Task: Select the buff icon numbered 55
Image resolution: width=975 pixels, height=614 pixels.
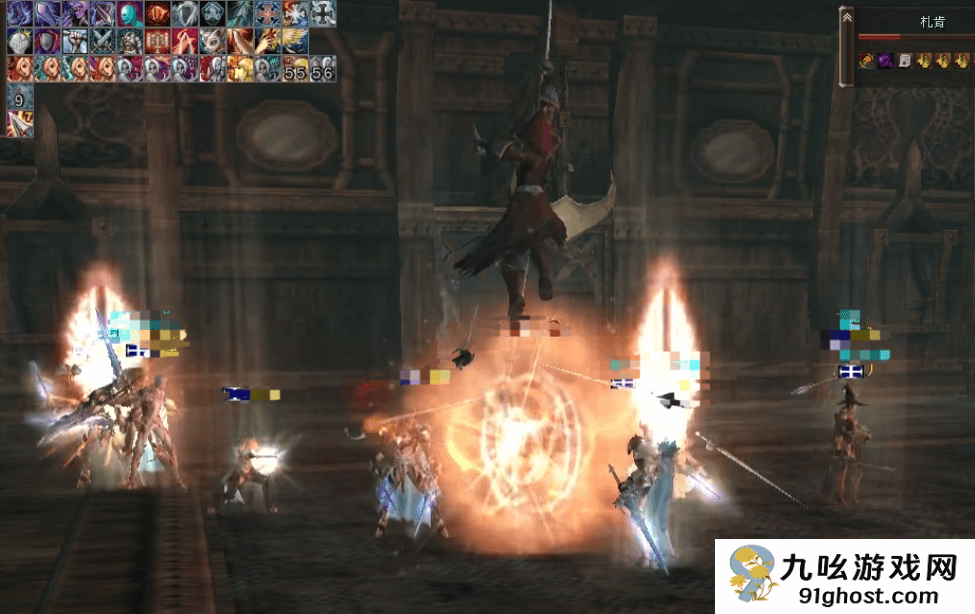Action: point(294,69)
